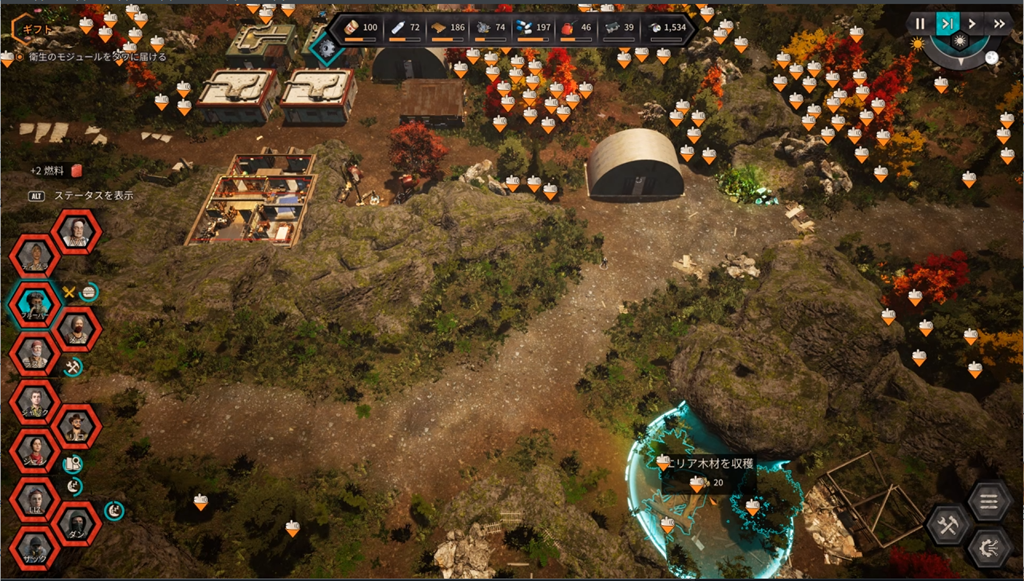Click the ステータスを表示 status label
This screenshot has width=1024, height=581.
[93, 196]
